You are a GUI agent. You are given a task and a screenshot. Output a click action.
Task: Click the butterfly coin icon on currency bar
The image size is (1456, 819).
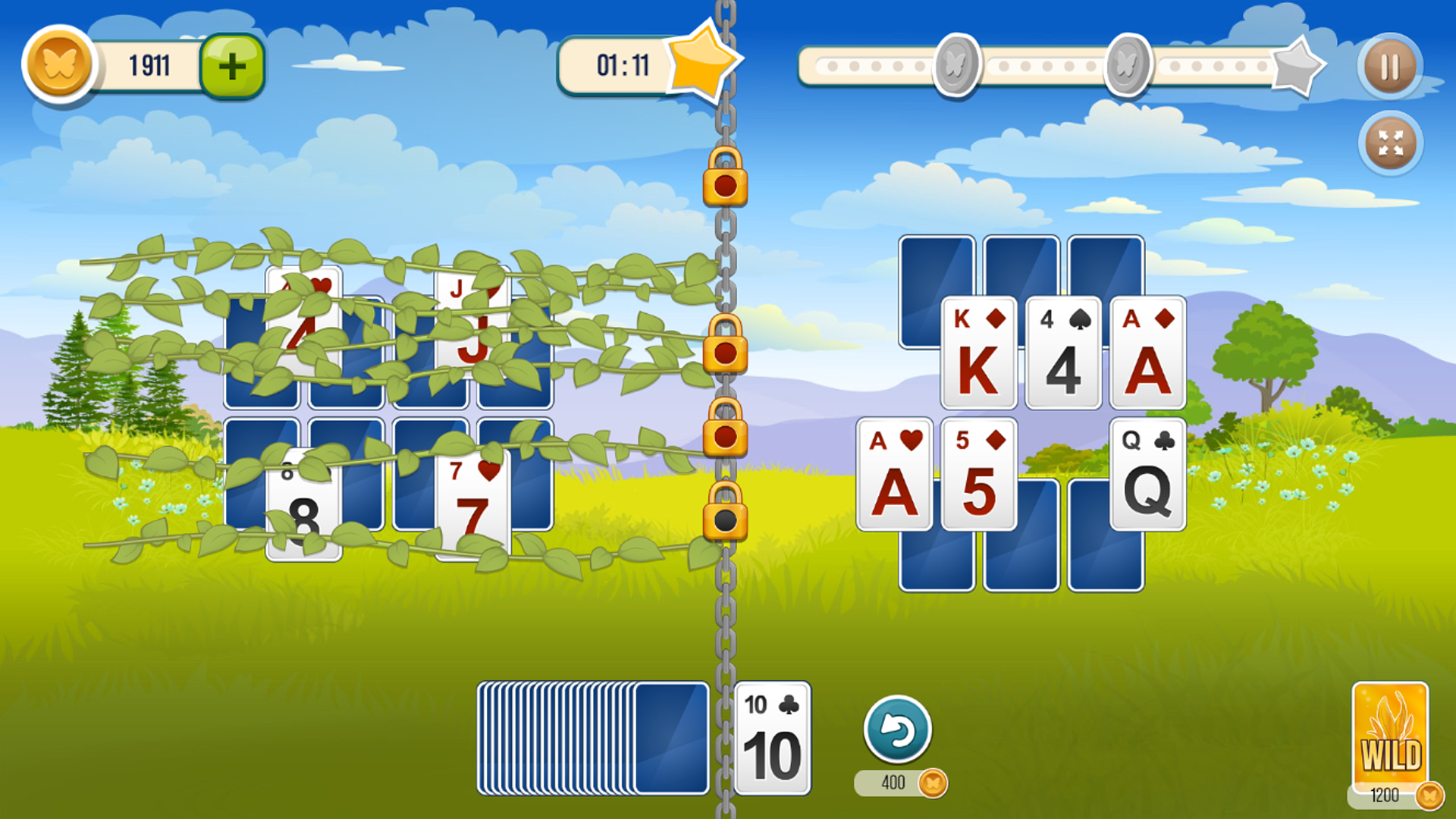click(59, 65)
